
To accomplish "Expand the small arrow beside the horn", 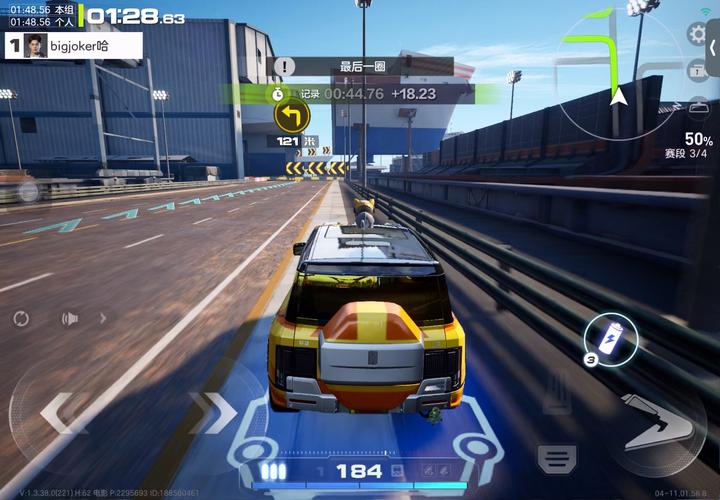I will (102, 319).
